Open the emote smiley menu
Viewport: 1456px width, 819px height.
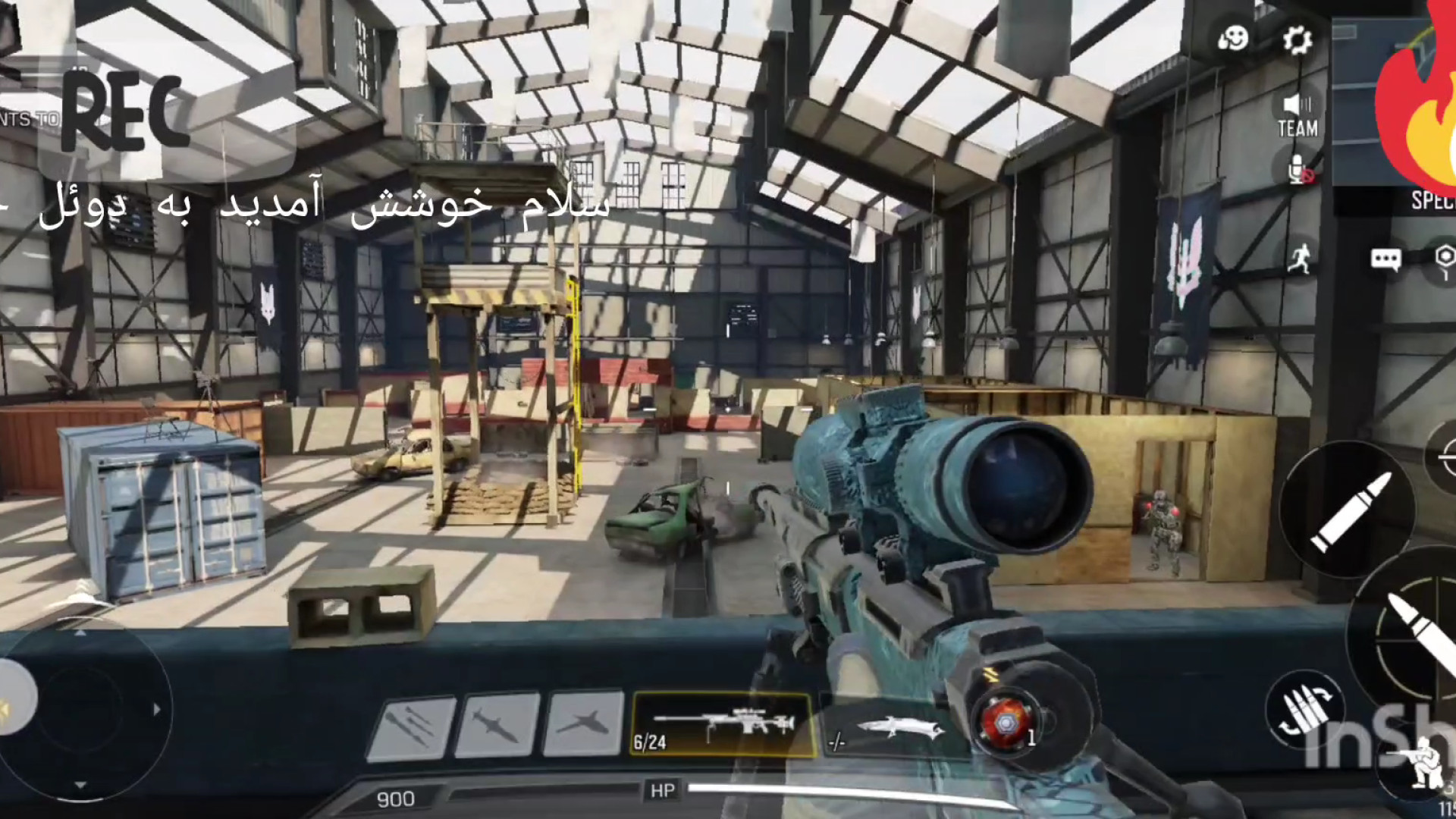point(1233,38)
